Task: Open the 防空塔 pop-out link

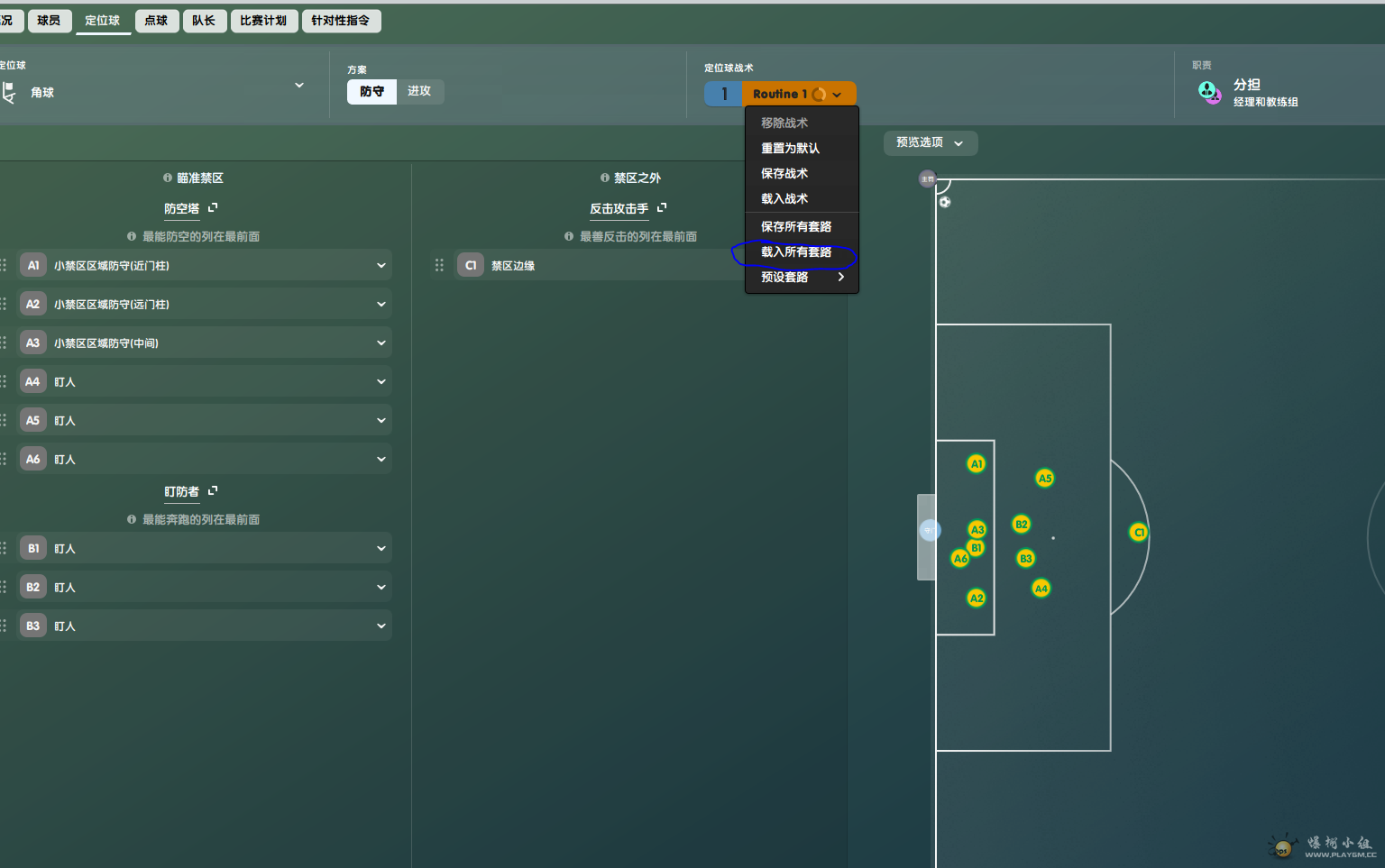Action: 213,208
